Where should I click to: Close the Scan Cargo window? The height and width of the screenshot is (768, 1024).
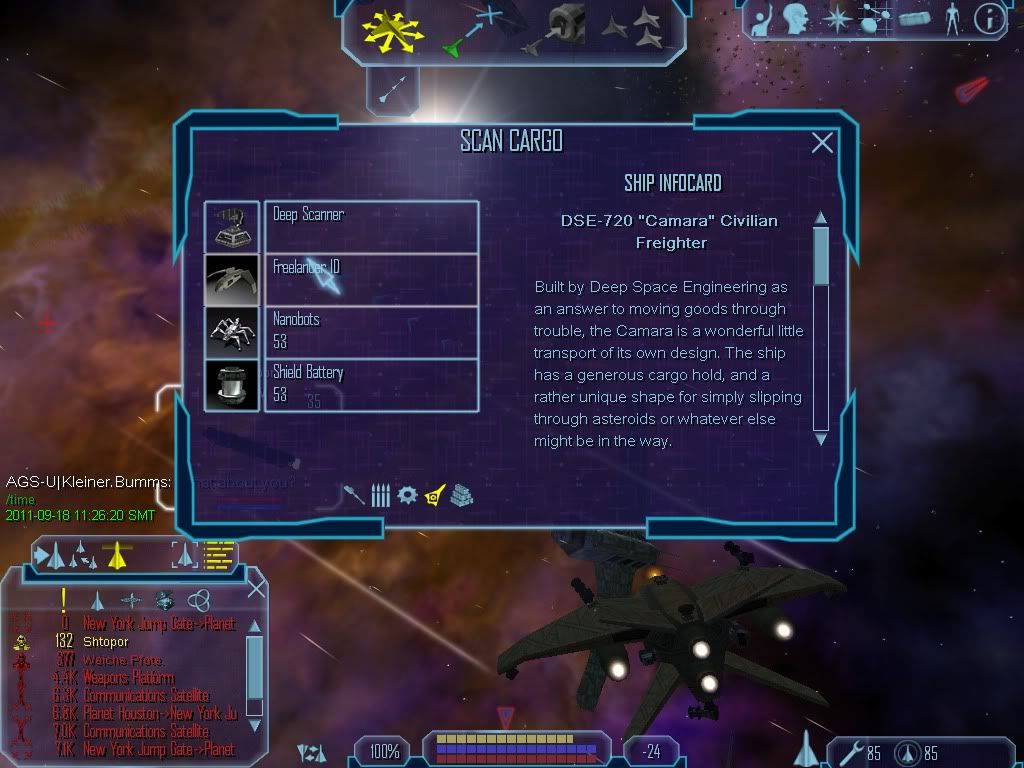pos(822,143)
